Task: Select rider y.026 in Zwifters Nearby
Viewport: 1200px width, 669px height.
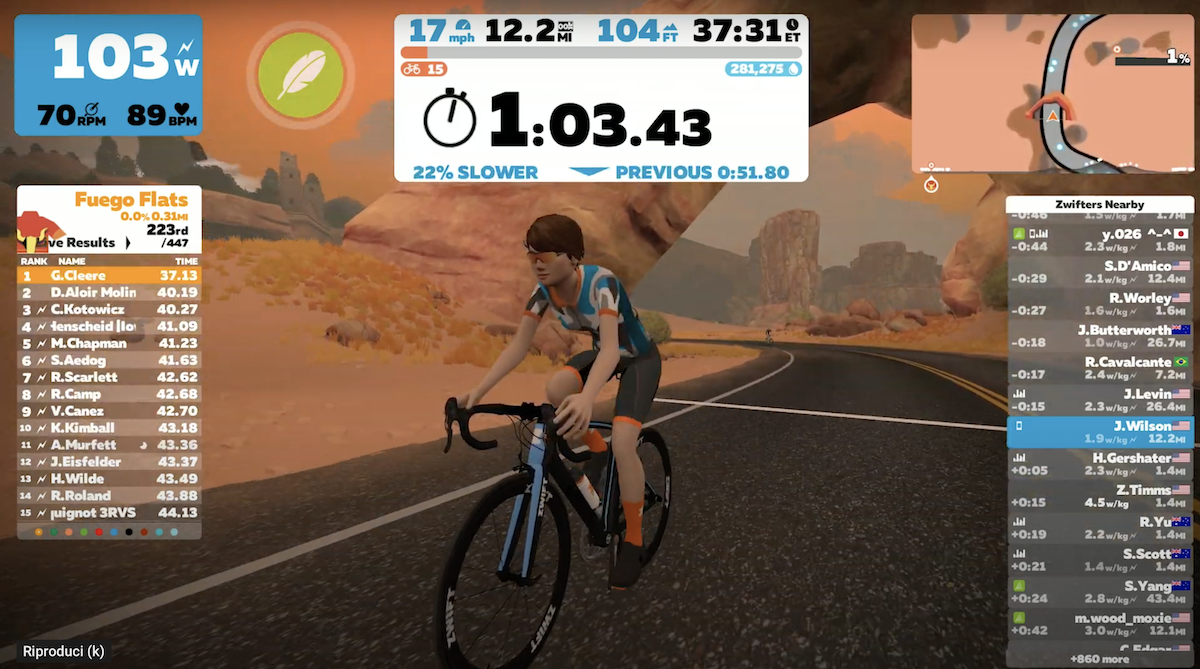Action: click(x=1100, y=240)
